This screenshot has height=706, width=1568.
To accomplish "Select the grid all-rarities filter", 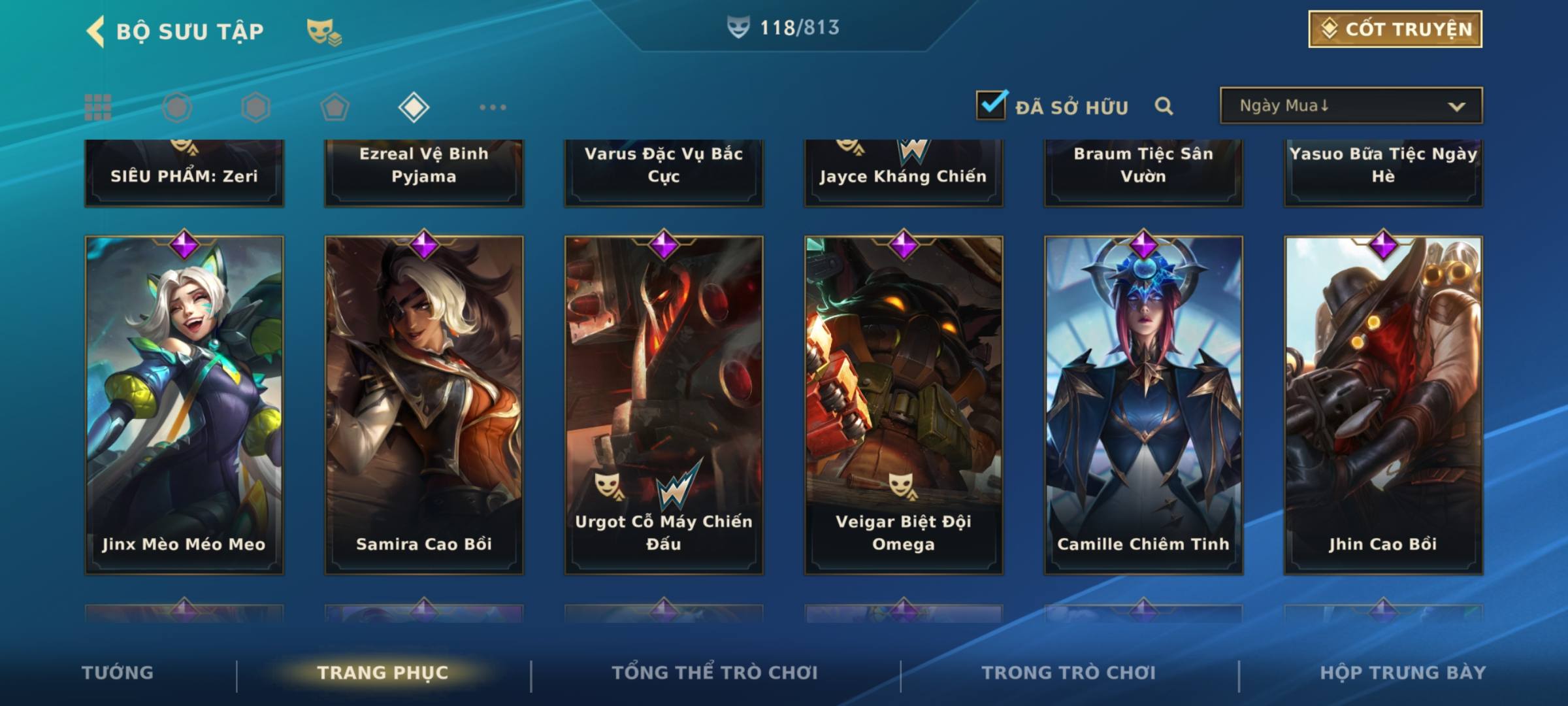I will coord(98,107).
